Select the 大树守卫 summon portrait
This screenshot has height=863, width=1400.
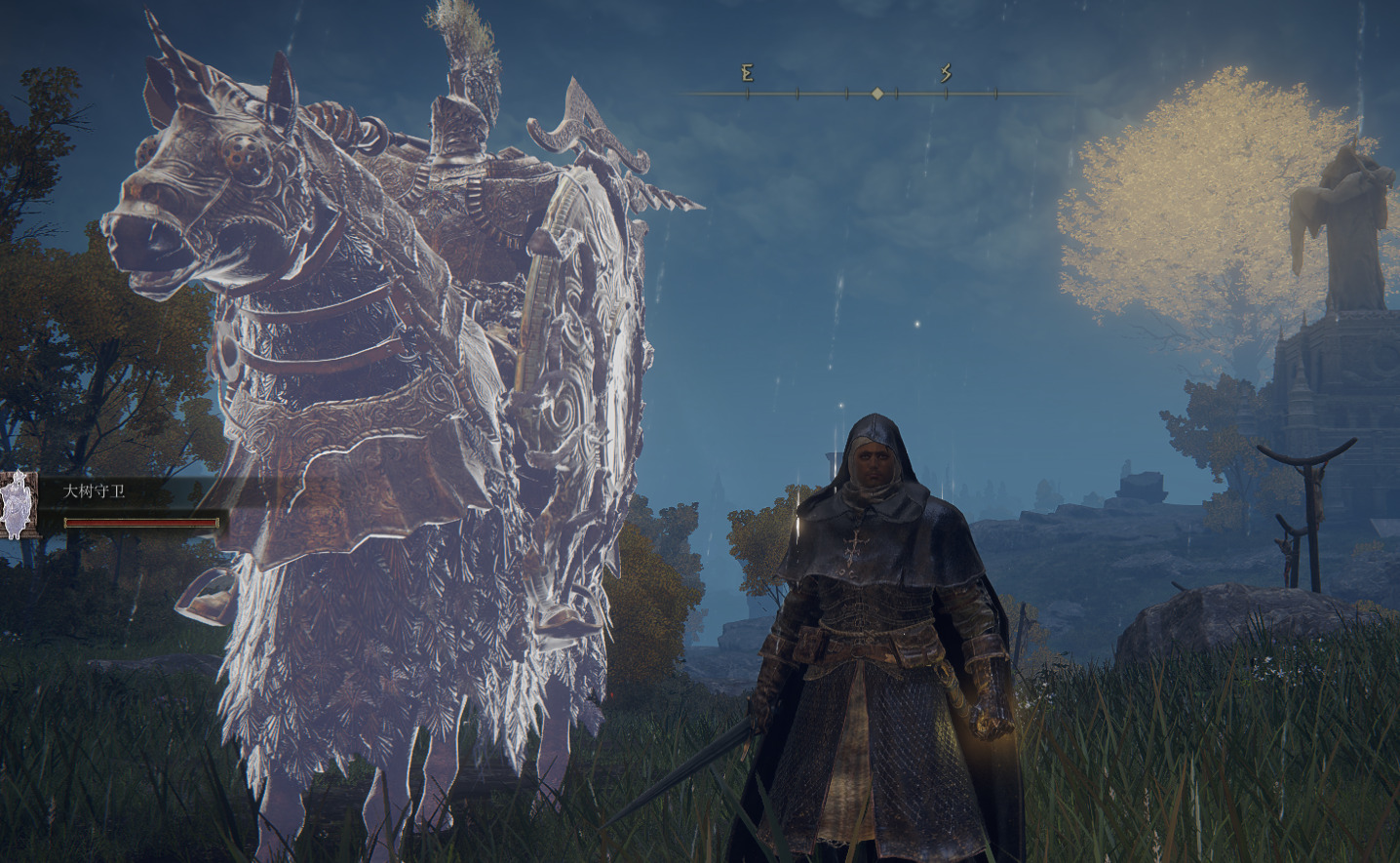point(18,504)
